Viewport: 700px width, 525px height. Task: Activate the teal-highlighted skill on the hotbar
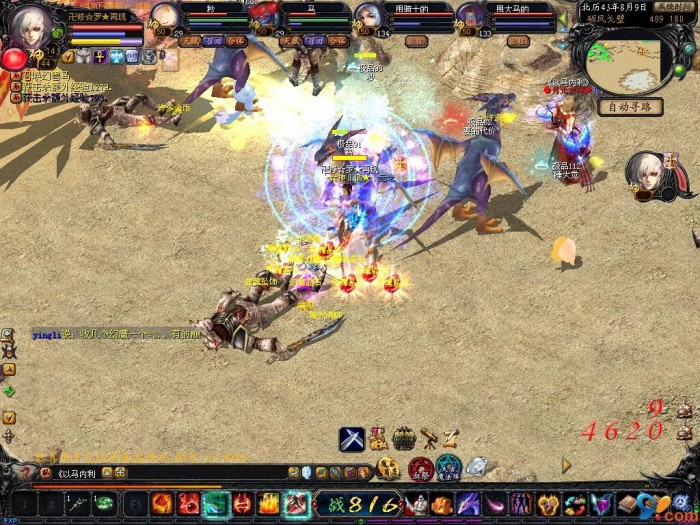click(216, 504)
